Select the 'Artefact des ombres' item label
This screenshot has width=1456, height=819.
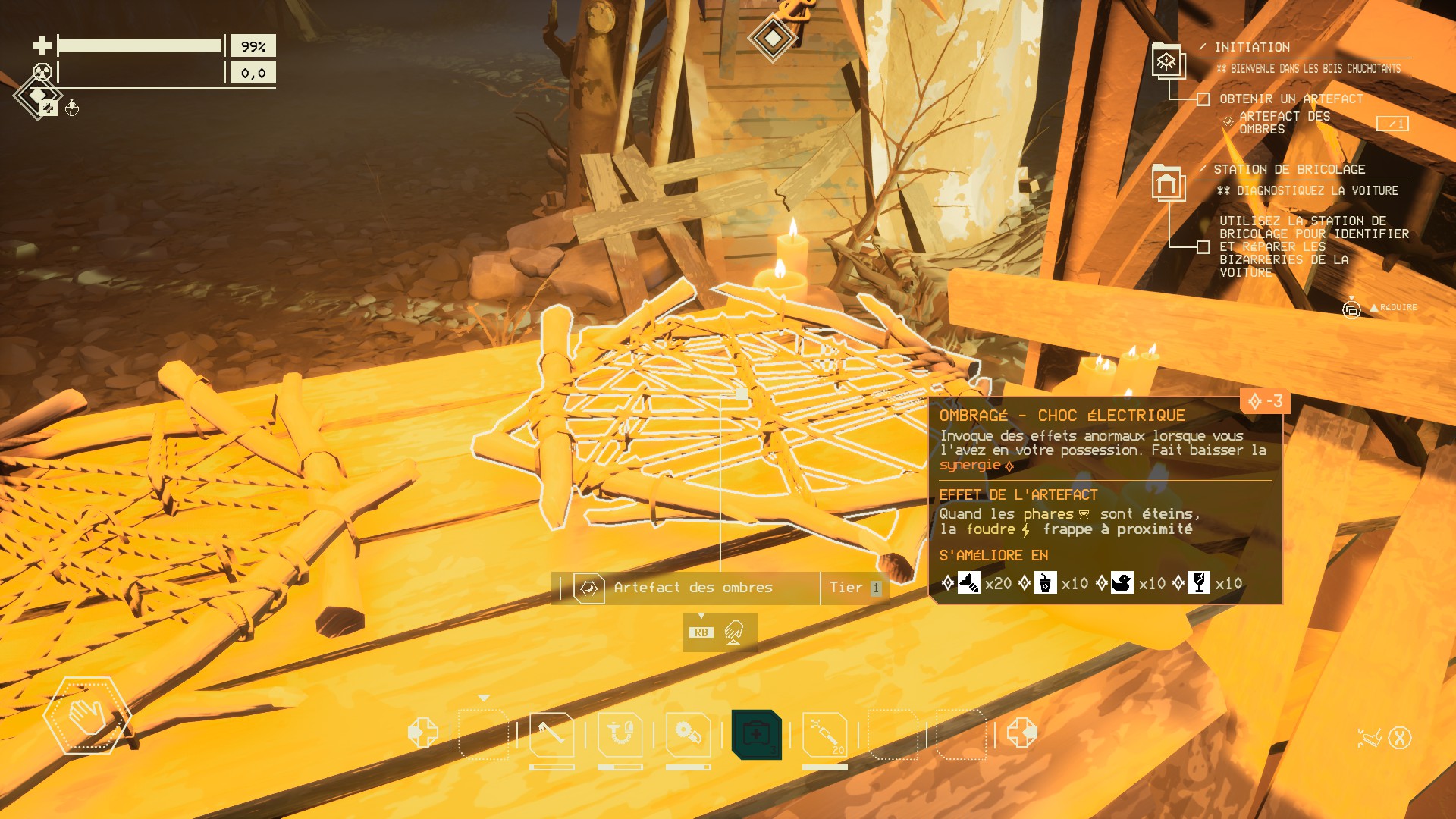[x=693, y=588]
